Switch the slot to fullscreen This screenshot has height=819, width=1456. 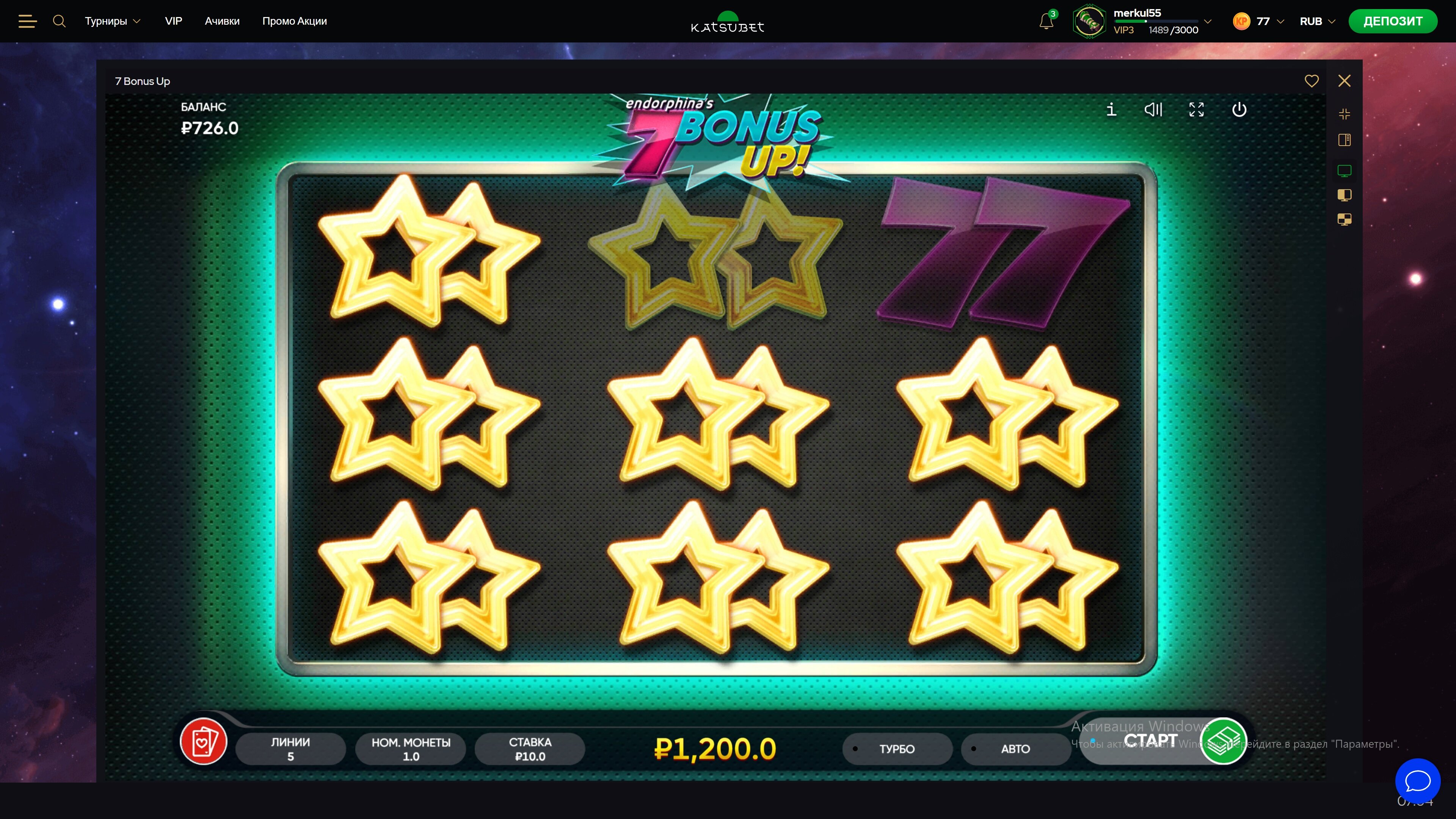1196,109
